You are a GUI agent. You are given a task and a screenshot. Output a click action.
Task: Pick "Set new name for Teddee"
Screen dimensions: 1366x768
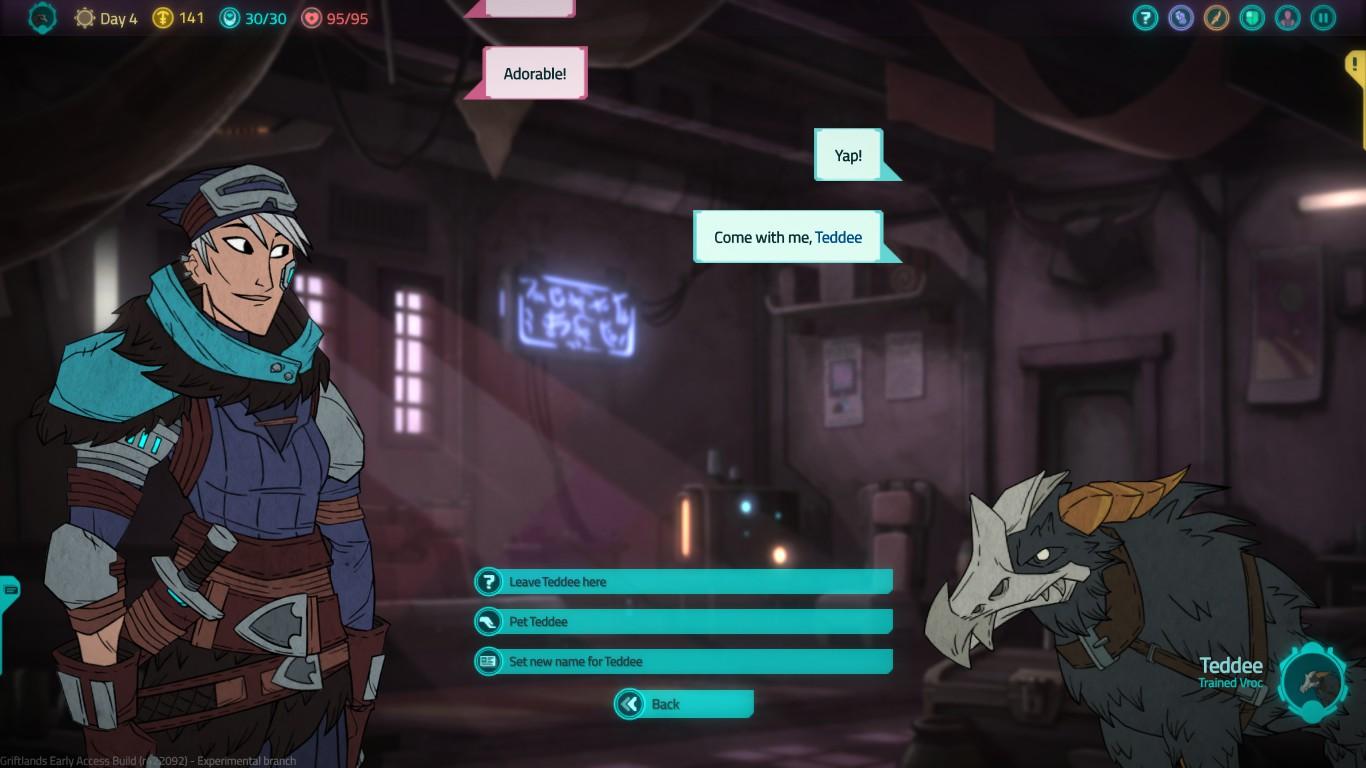(x=683, y=662)
